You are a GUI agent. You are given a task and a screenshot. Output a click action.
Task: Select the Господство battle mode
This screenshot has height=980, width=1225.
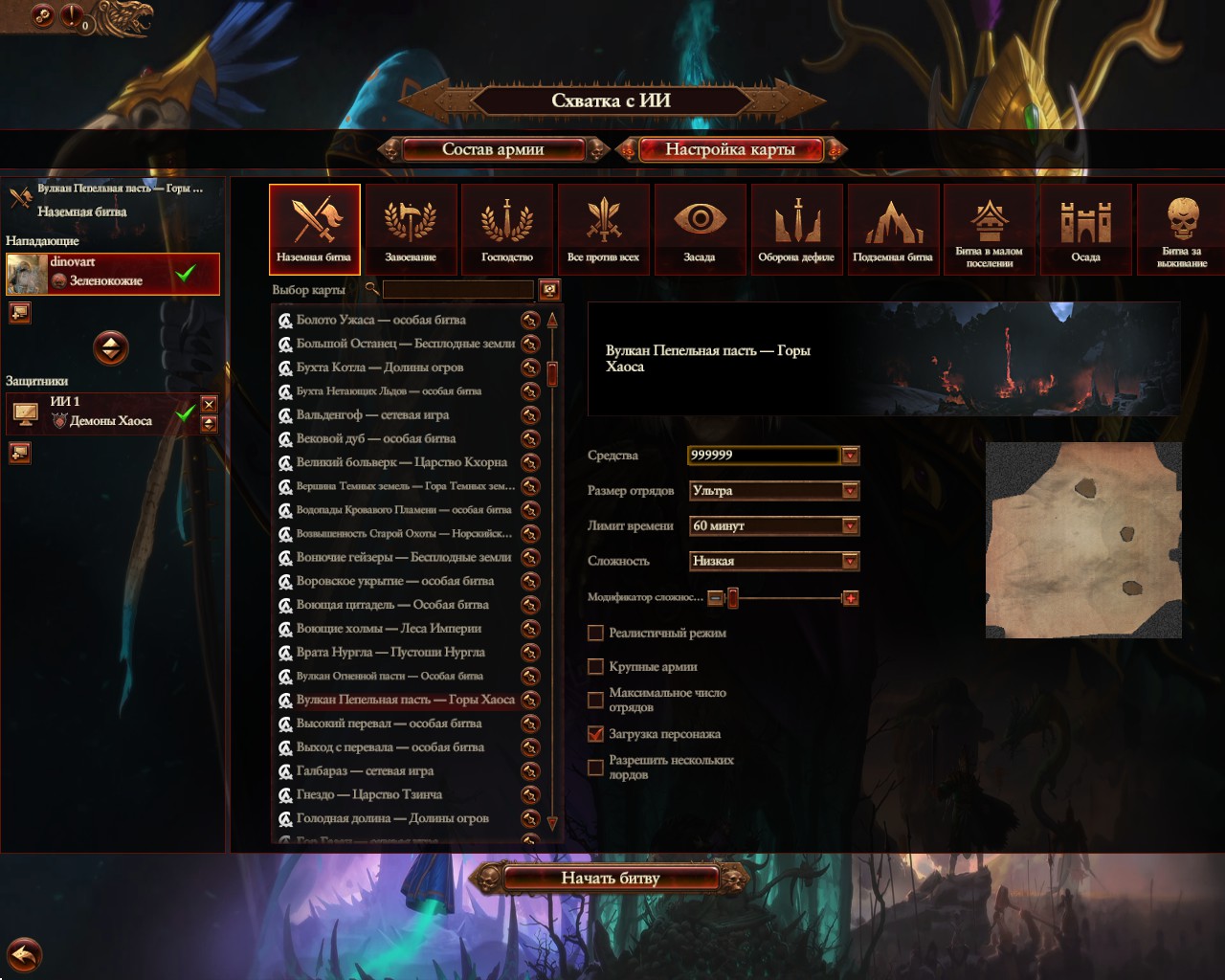507,229
